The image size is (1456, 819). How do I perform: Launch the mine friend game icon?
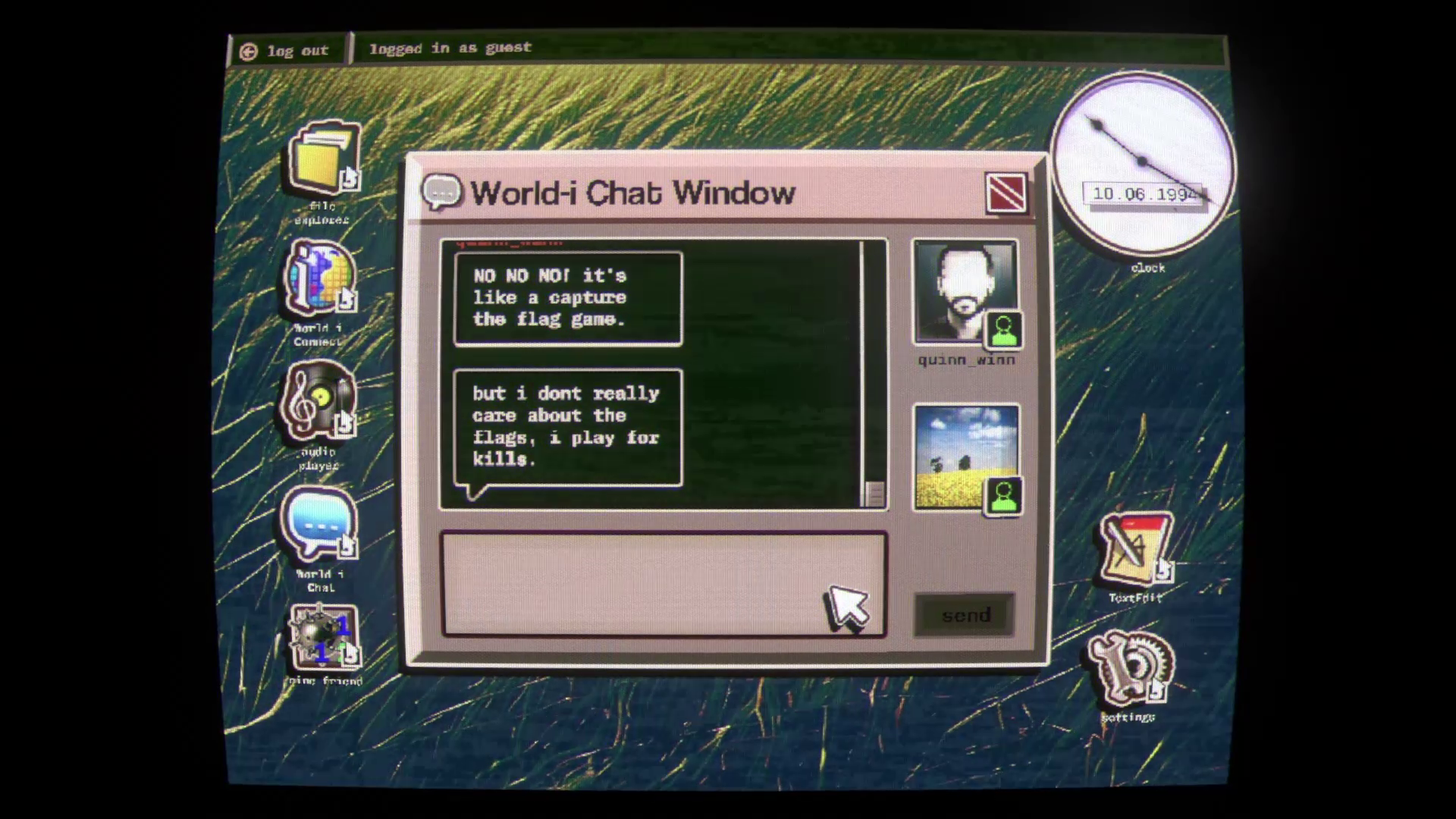[323, 638]
